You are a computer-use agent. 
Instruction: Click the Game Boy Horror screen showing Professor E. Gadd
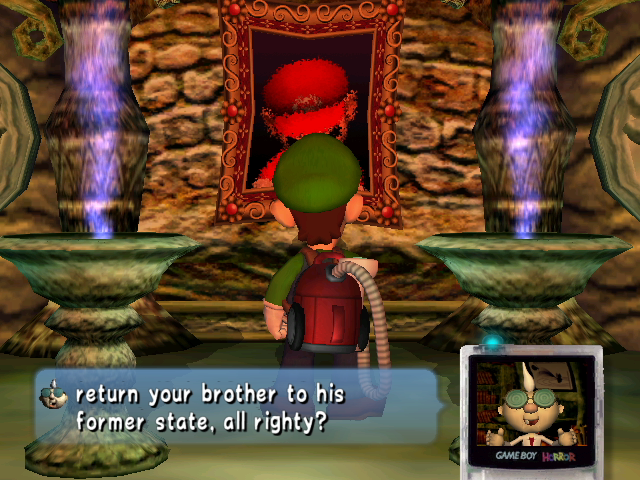coord(531,402)
